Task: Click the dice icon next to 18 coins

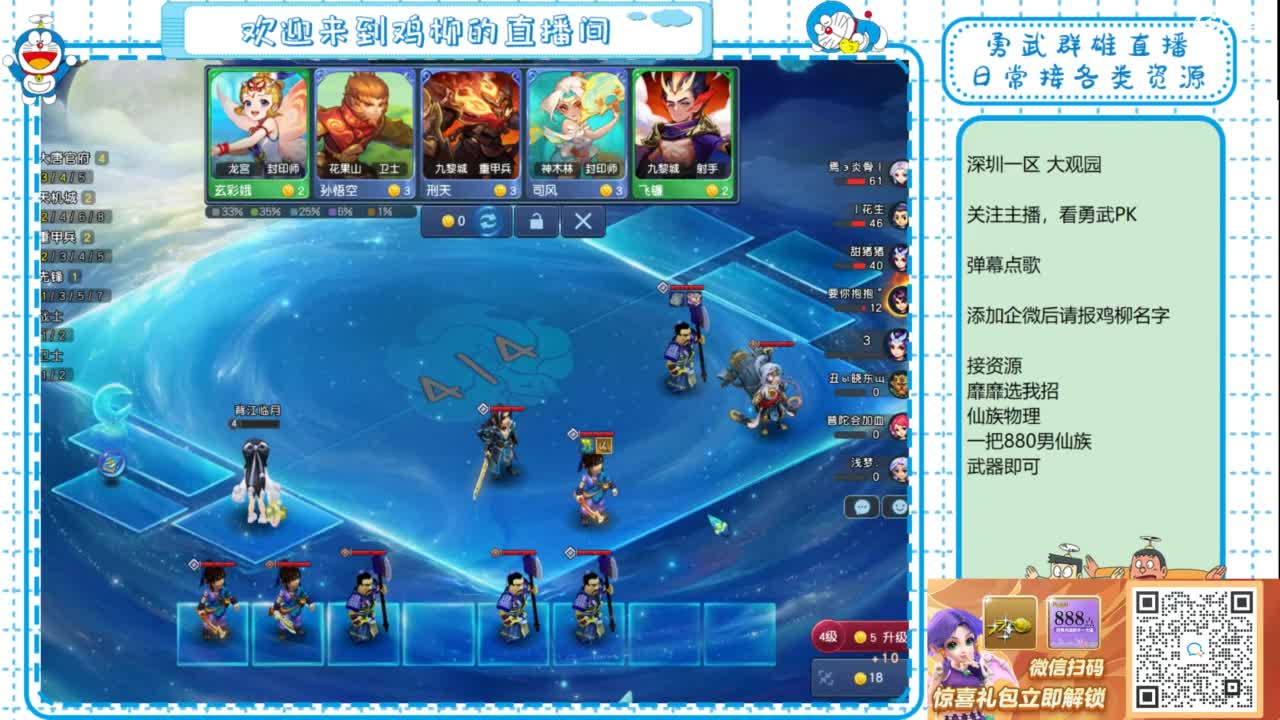Action: pos(827,678)
